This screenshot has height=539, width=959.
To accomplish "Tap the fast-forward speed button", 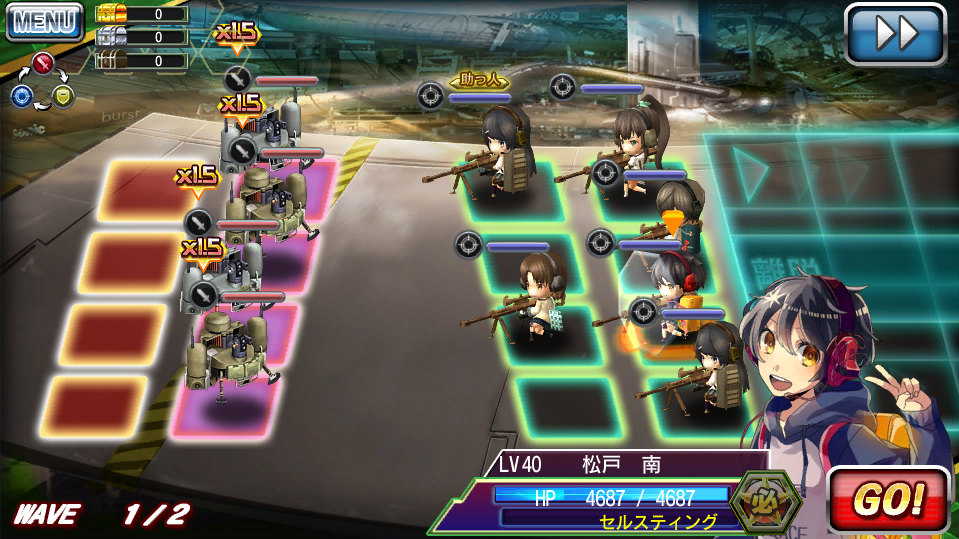I will [894, 34].
